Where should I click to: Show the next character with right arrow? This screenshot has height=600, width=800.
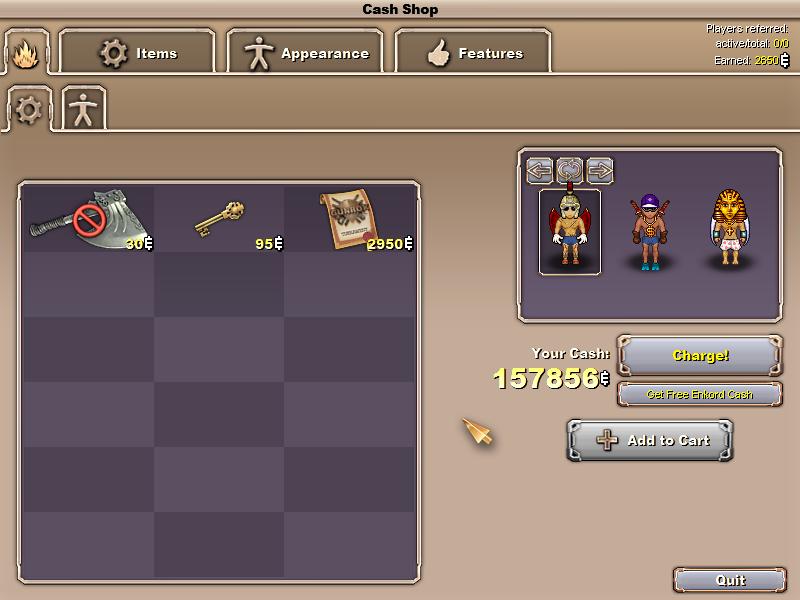click(x=600, y=170)
